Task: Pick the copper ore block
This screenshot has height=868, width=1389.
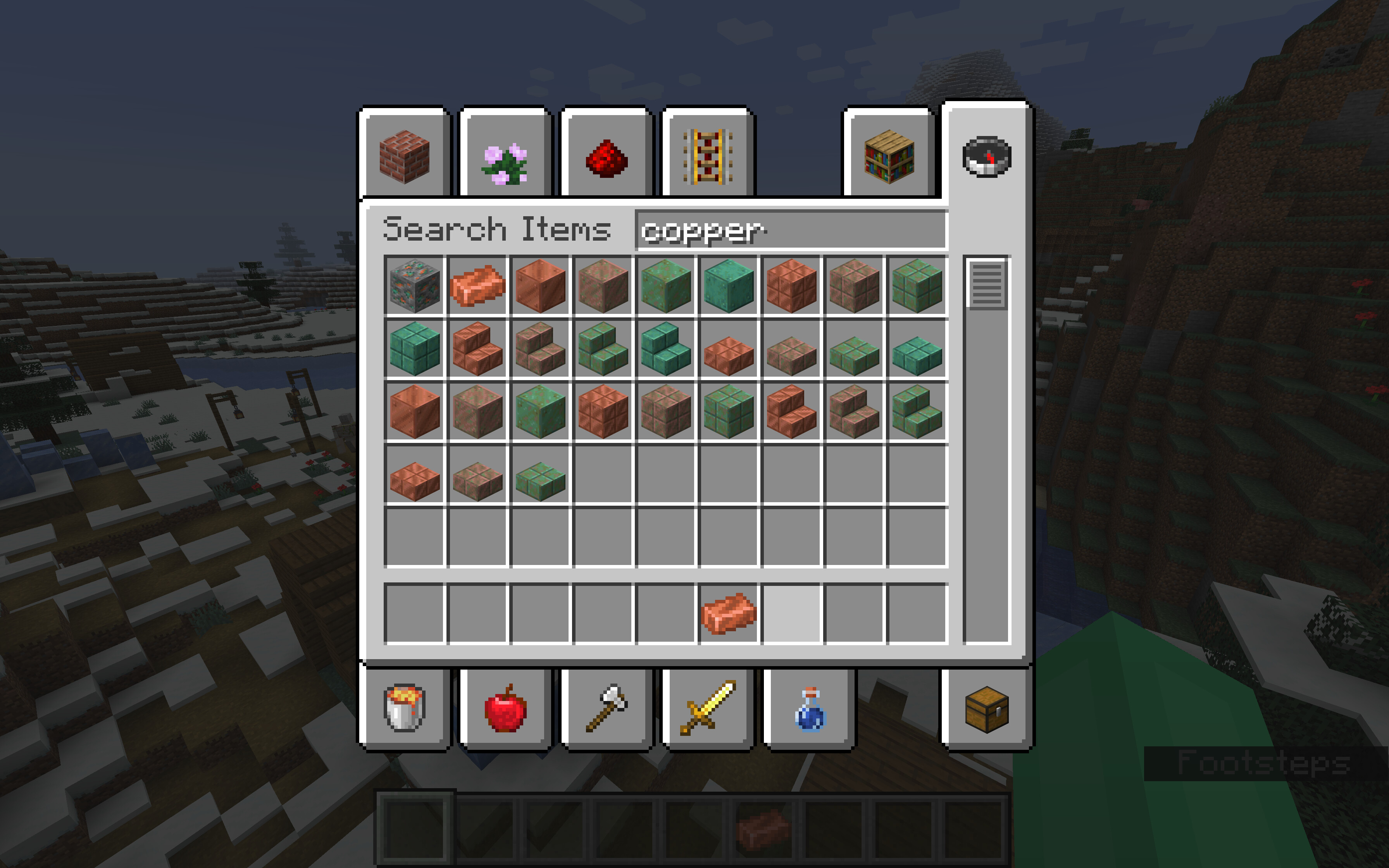Action: 414,286
